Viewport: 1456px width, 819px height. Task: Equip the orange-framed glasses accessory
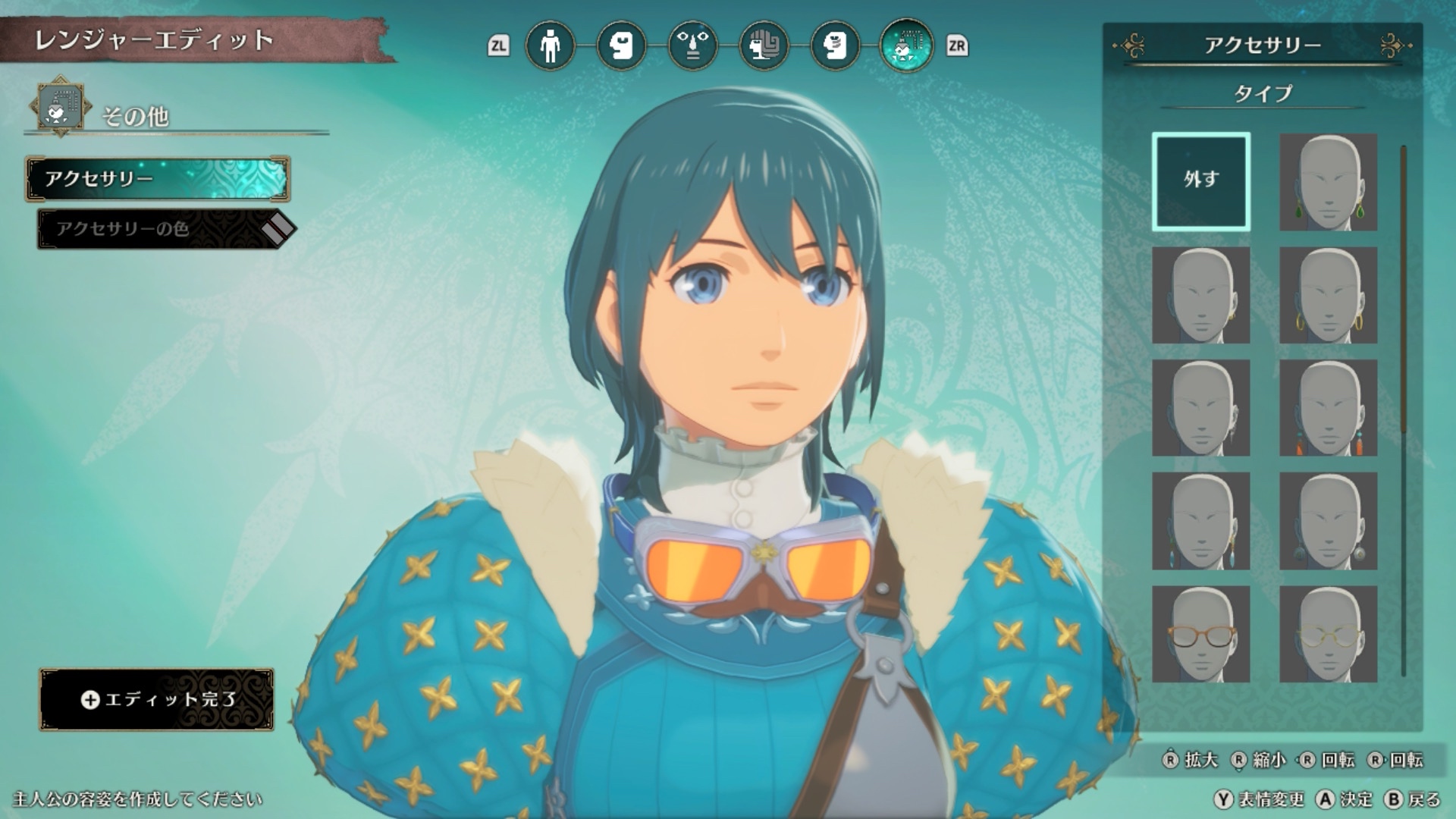click(x=1200, y=634)
